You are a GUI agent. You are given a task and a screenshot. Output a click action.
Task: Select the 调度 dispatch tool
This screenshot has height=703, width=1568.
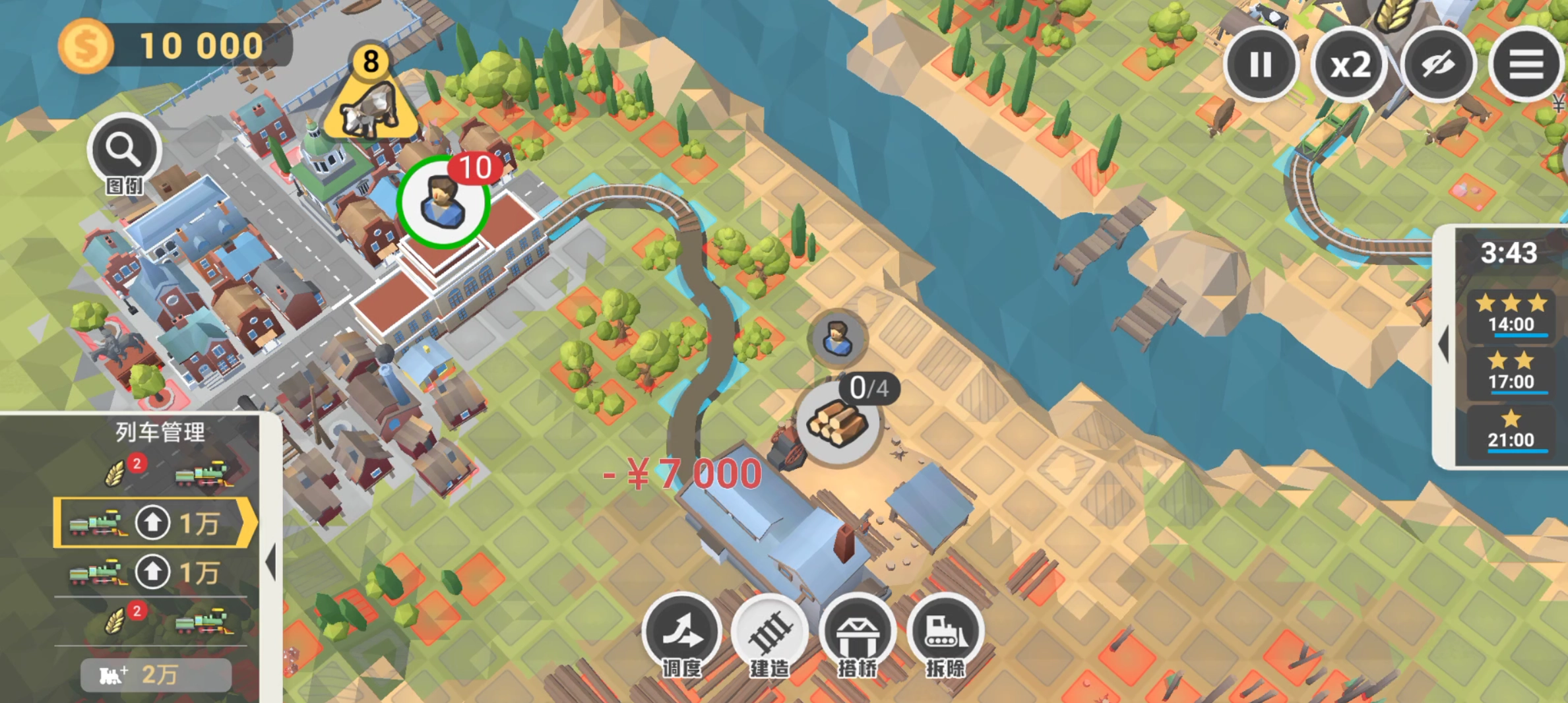pyautogui.click(x=681, y=633)
